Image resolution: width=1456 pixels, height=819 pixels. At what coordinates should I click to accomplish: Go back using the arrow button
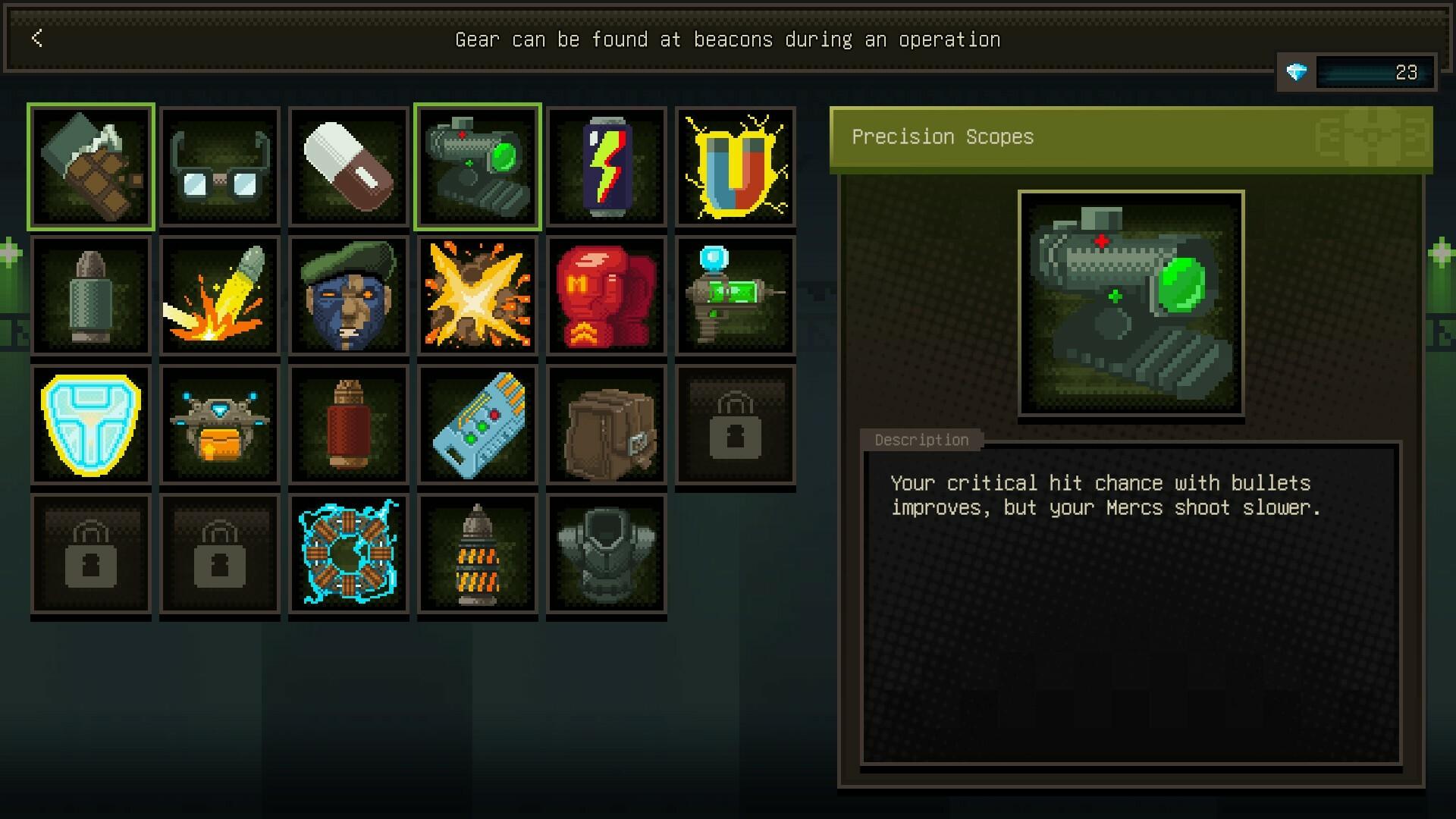click(x=36, y=39)
